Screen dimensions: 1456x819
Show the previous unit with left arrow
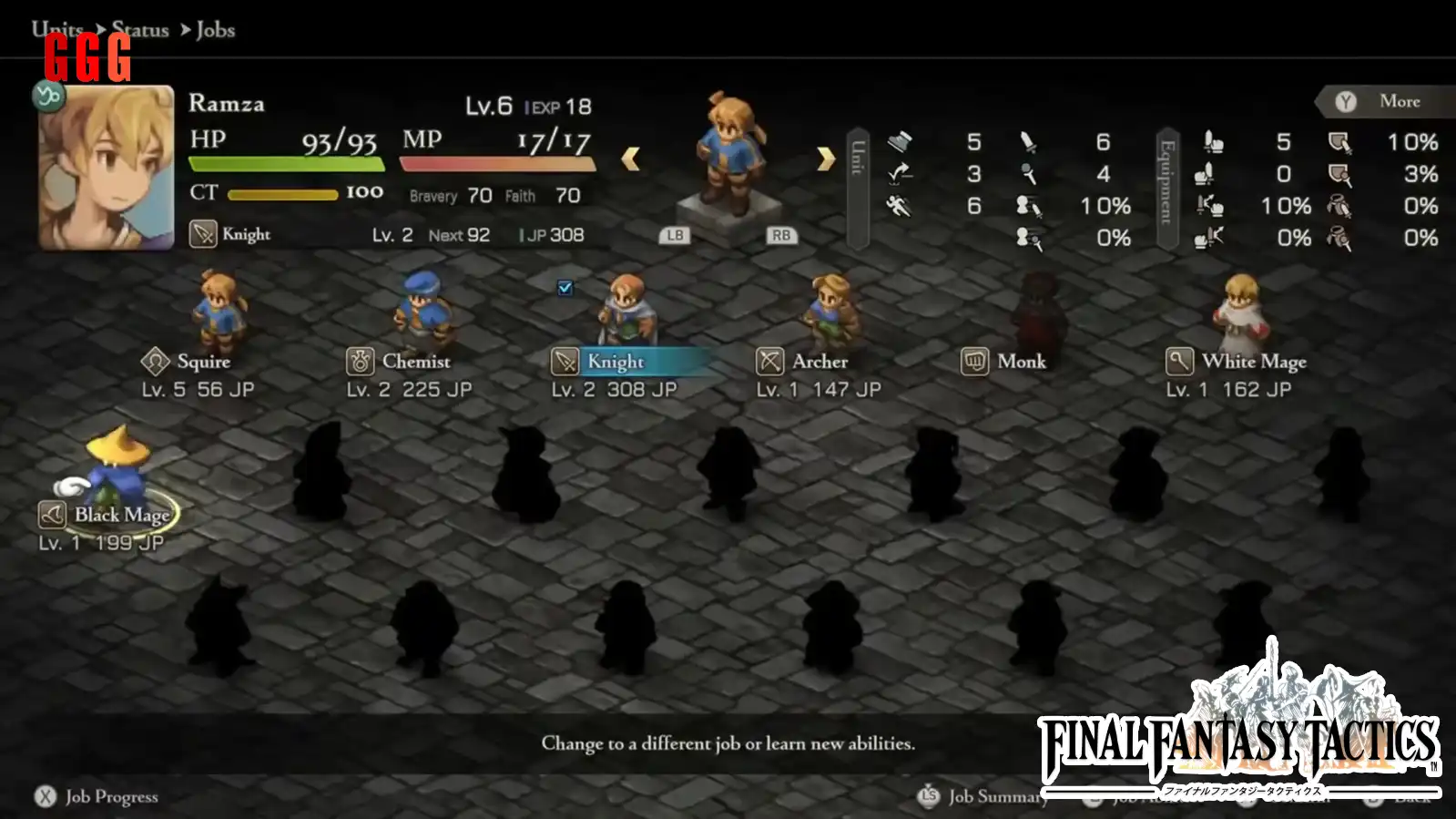(x=630, y=159)
